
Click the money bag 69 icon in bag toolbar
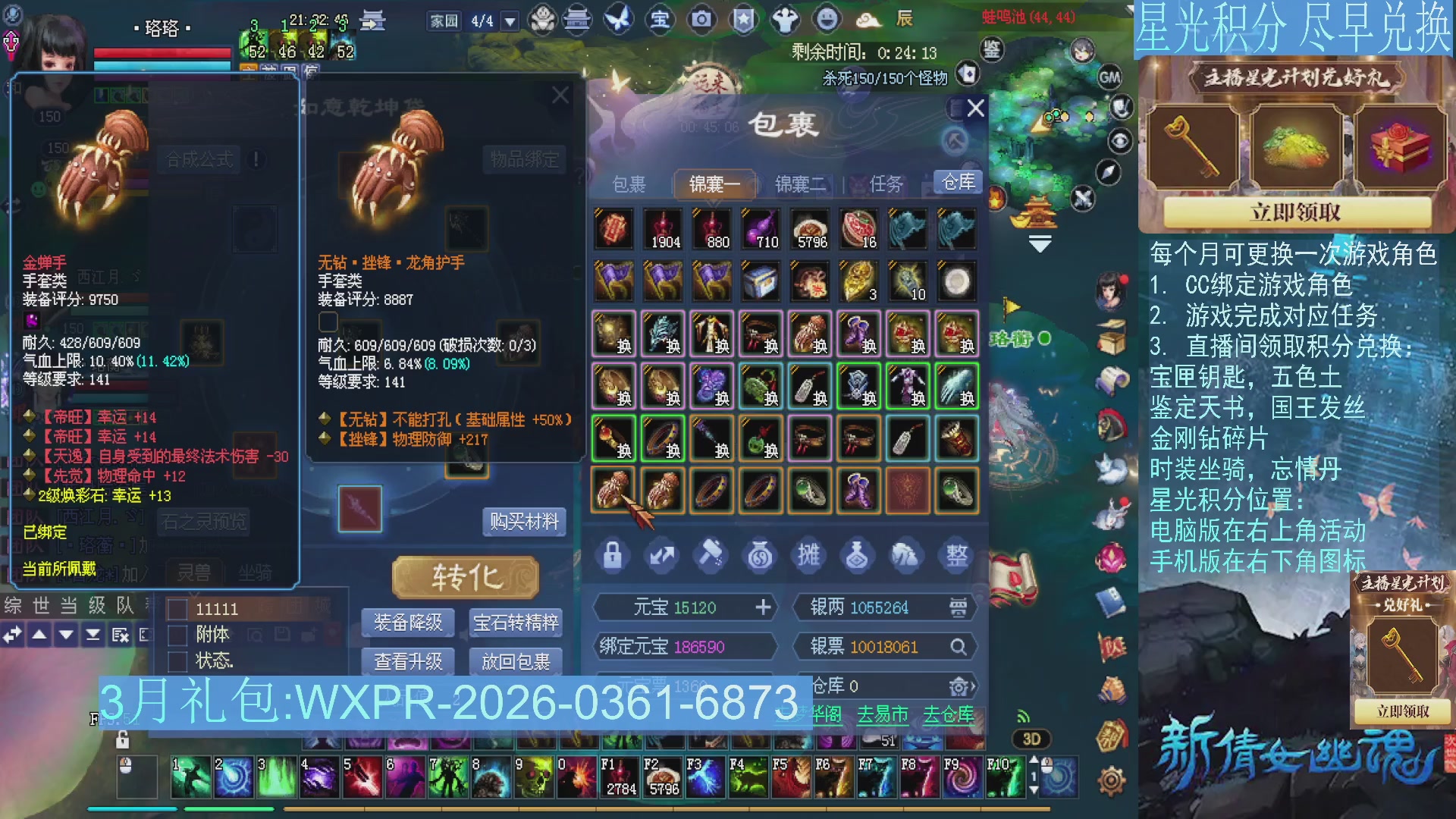click(761, 555)
